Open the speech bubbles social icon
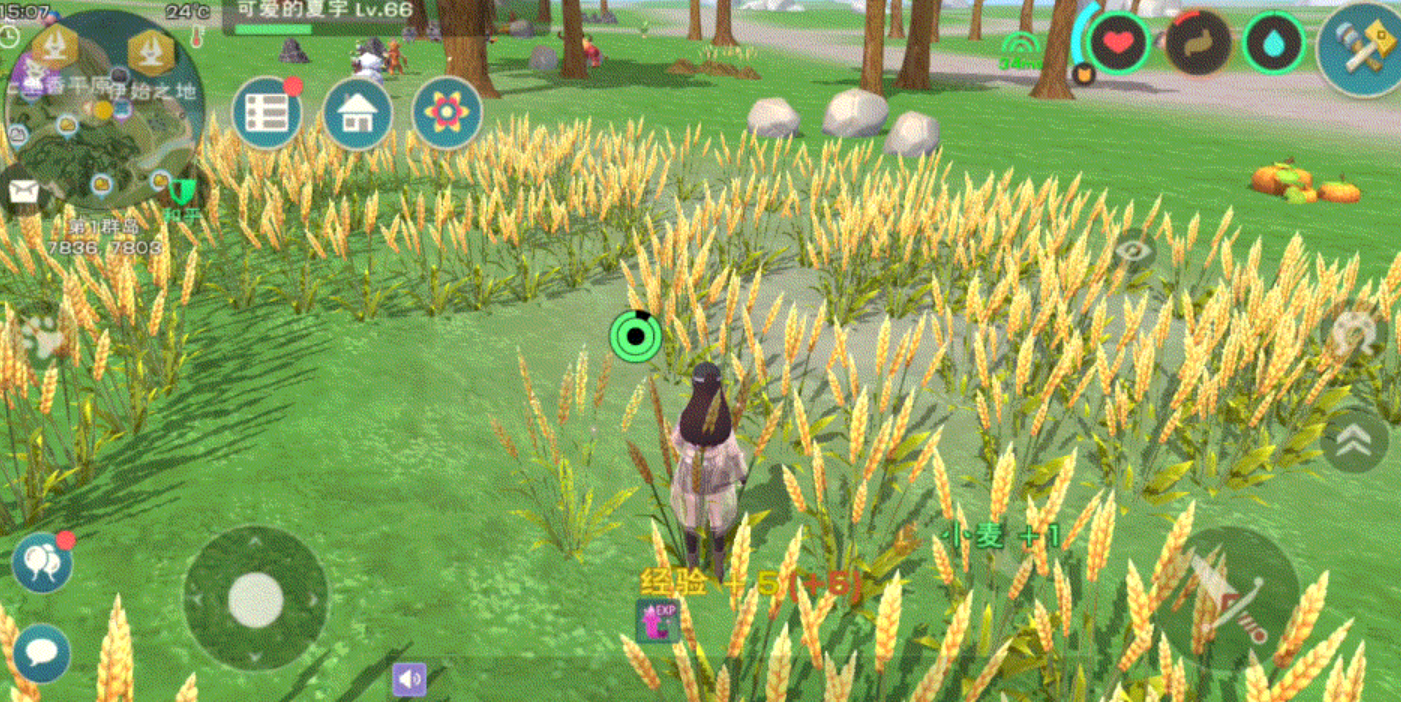Viewport: 1401px width, 702px height. pos(42,562)
